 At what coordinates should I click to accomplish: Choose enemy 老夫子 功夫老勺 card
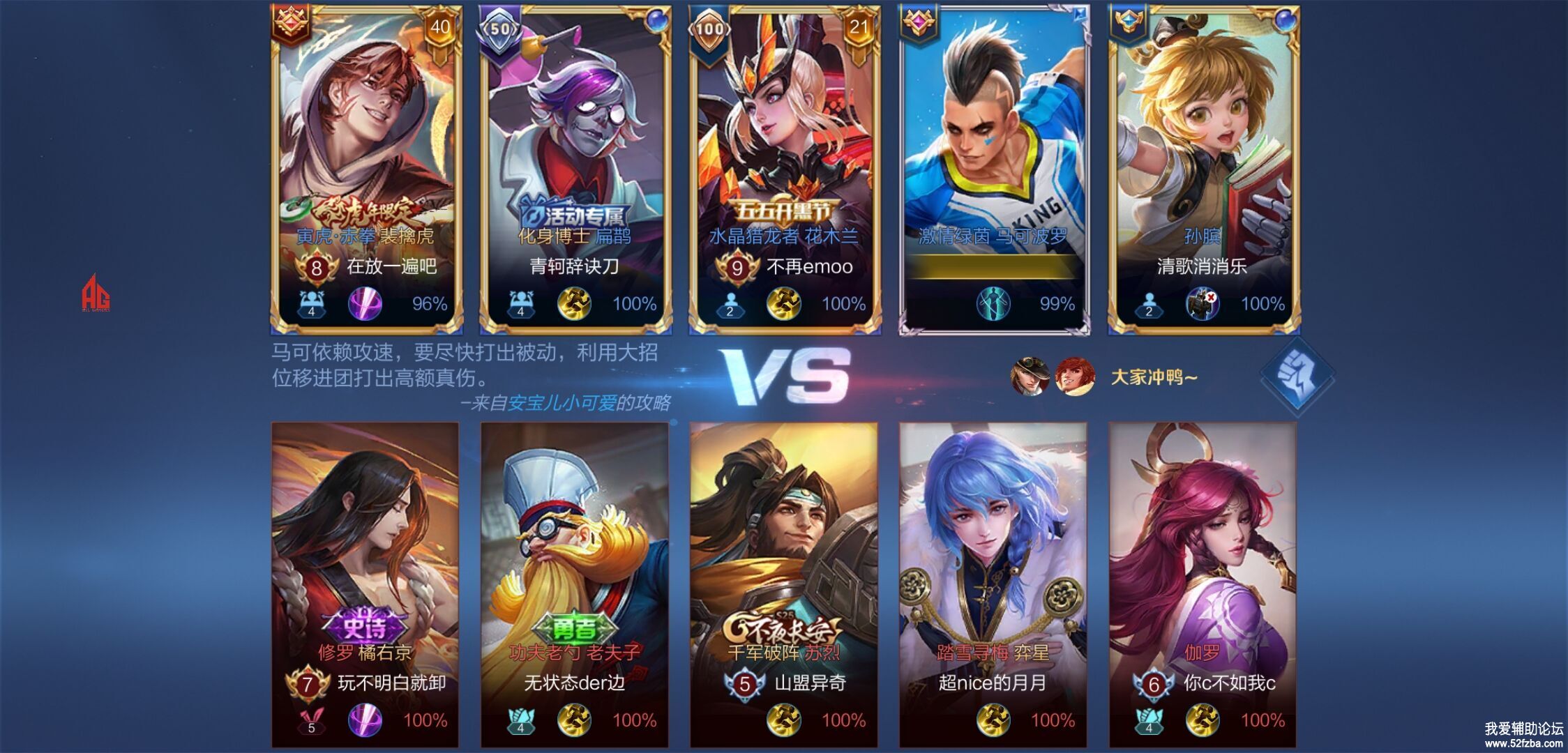tap(574, 584)
